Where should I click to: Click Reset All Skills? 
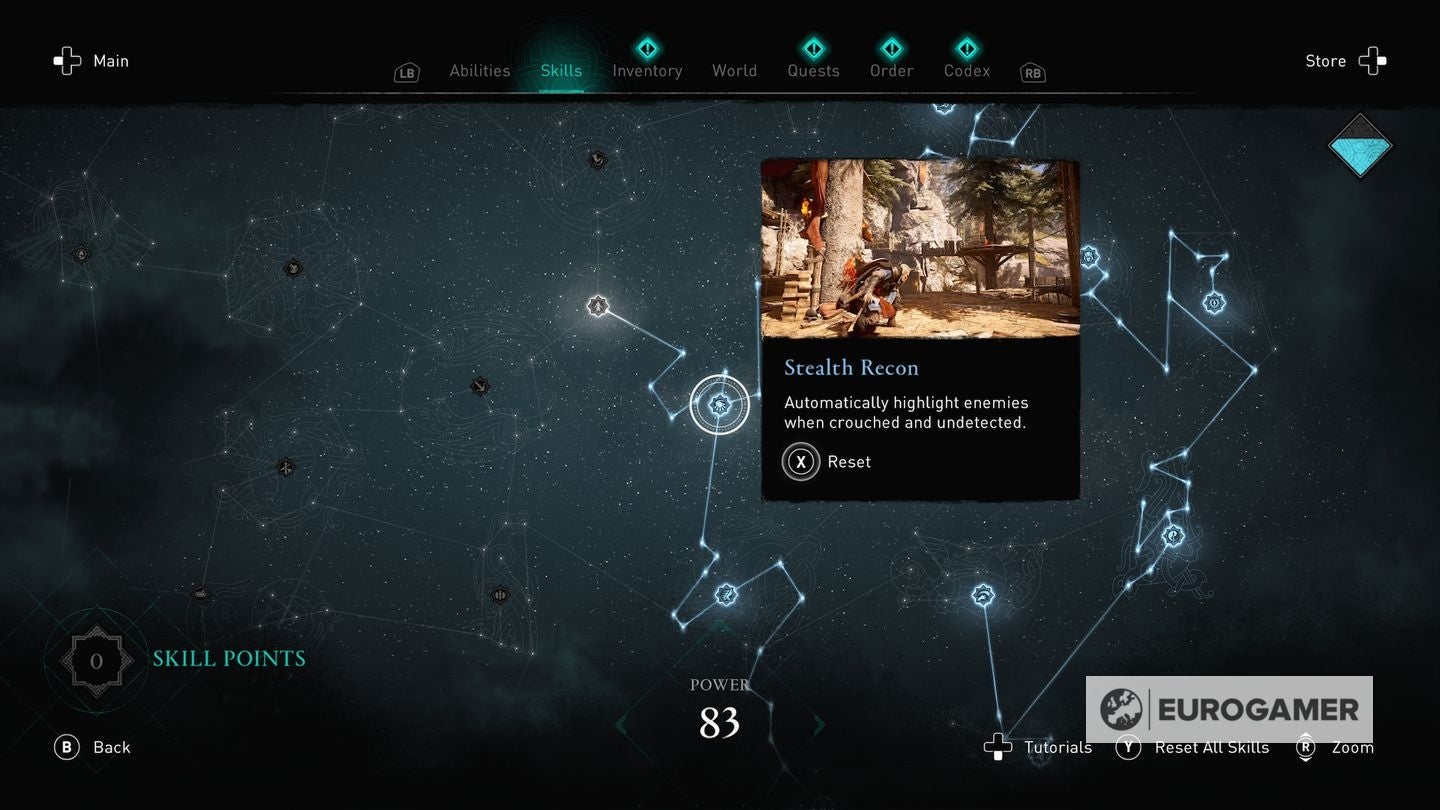pos(1193,747)
